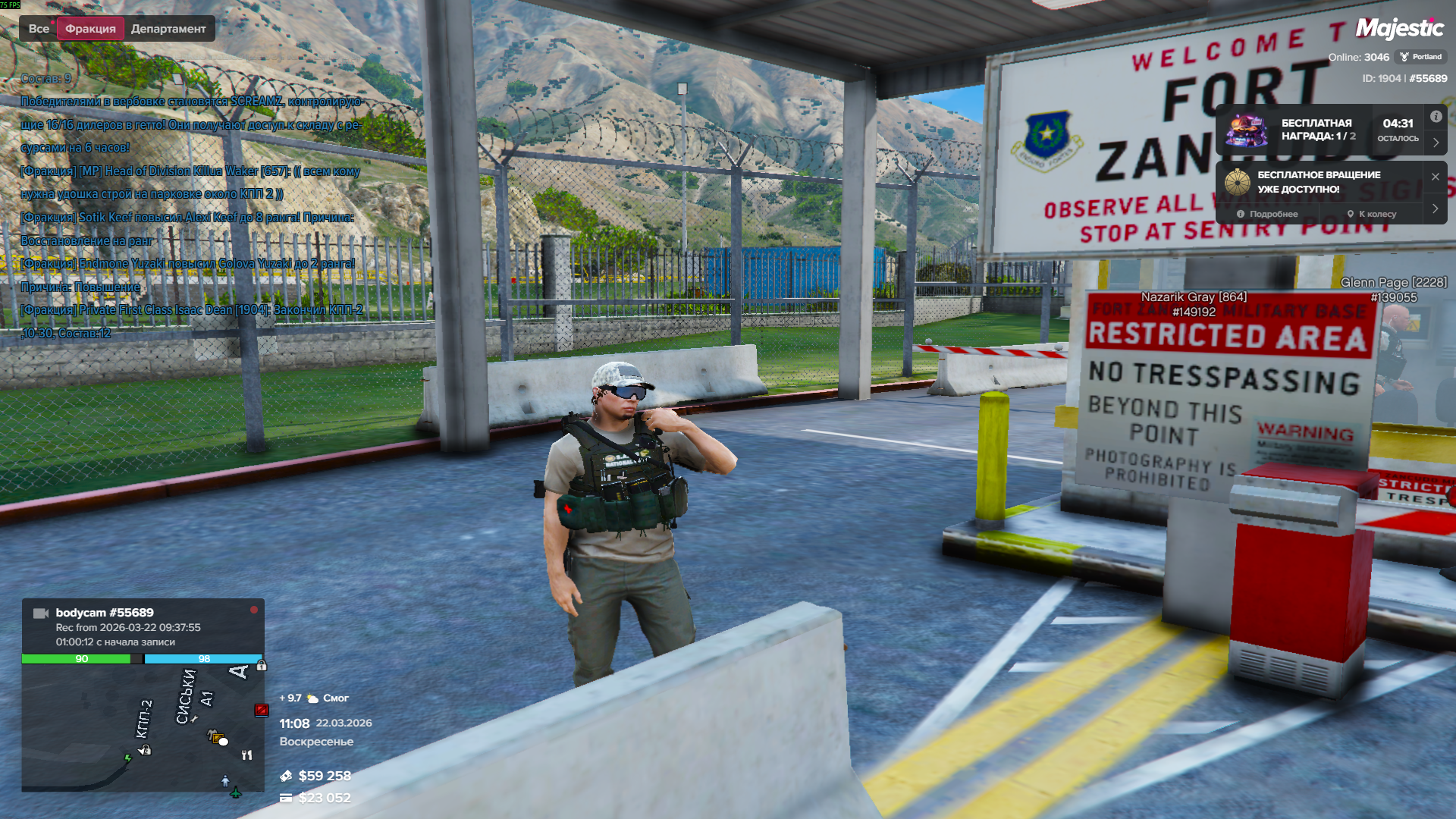The width and height of the screenshot is (1456, 819).
Task: Open Подробнее about the free spin
Action: pyautogui.click(x=1267, y=214)
